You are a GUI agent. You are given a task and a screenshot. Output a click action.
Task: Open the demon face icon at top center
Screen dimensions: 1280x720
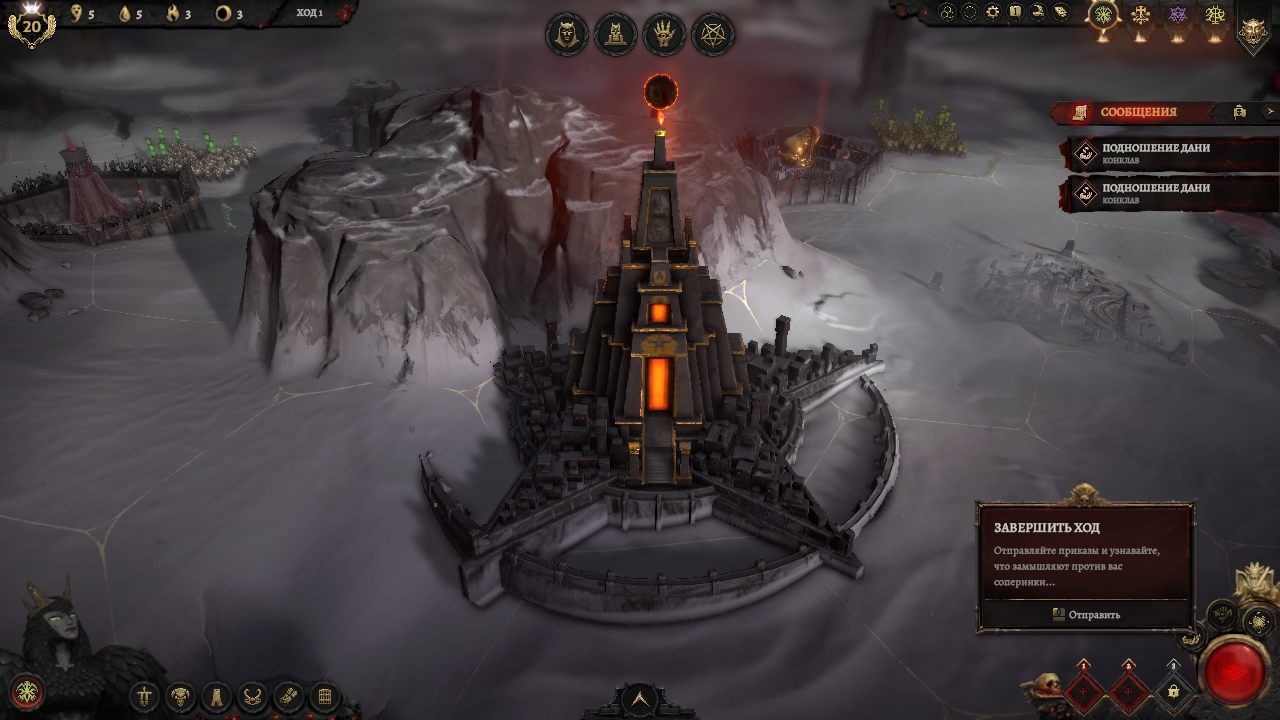tap(566, 35)
